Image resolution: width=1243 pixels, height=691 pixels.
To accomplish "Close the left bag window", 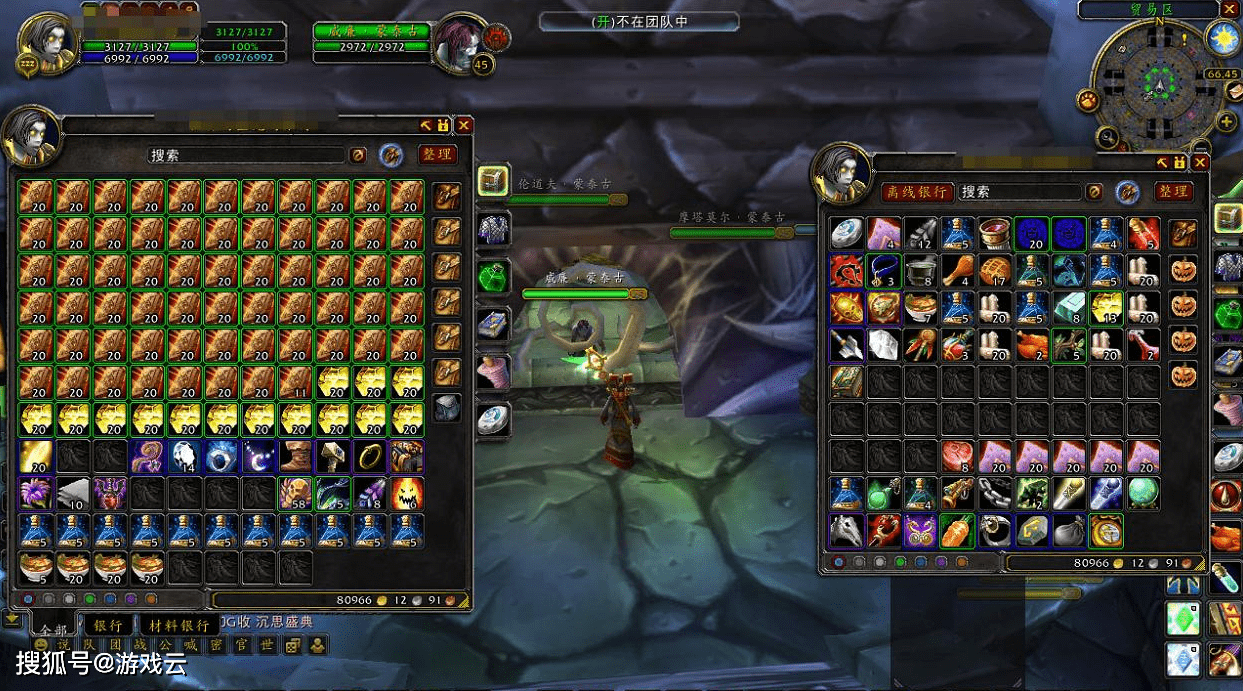I will tap(464, 125).
